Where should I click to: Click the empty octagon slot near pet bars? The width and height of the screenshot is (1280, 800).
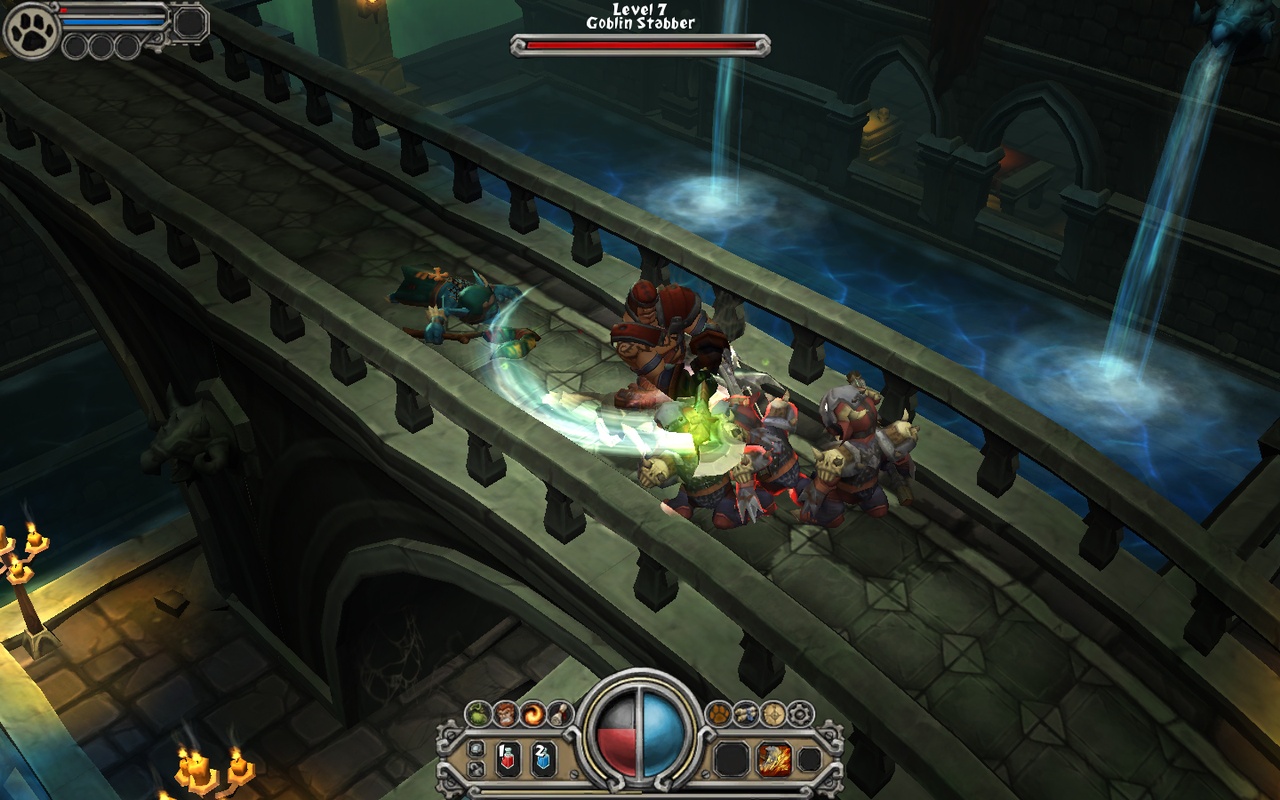189,21
